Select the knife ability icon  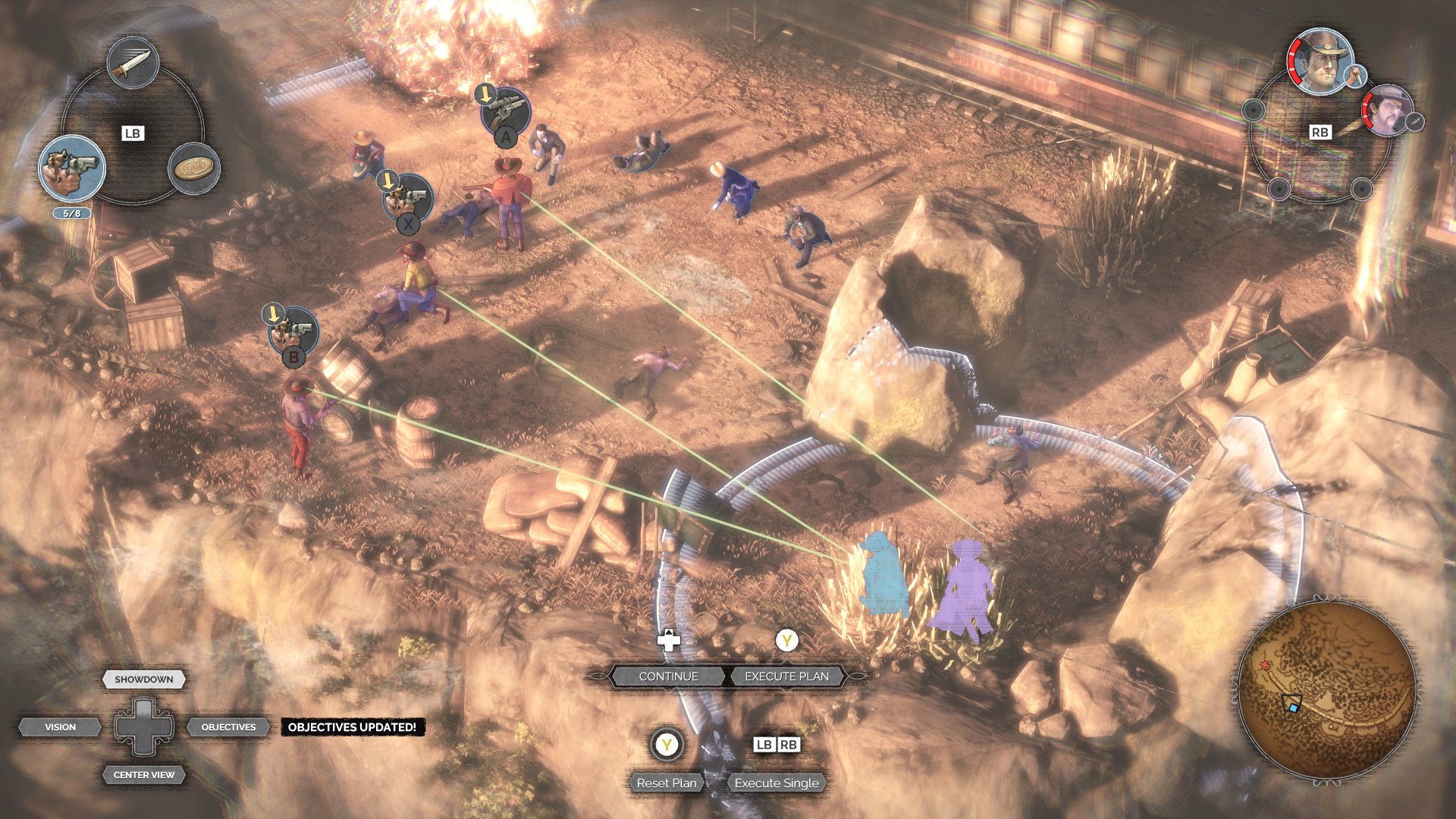[133, 63]
